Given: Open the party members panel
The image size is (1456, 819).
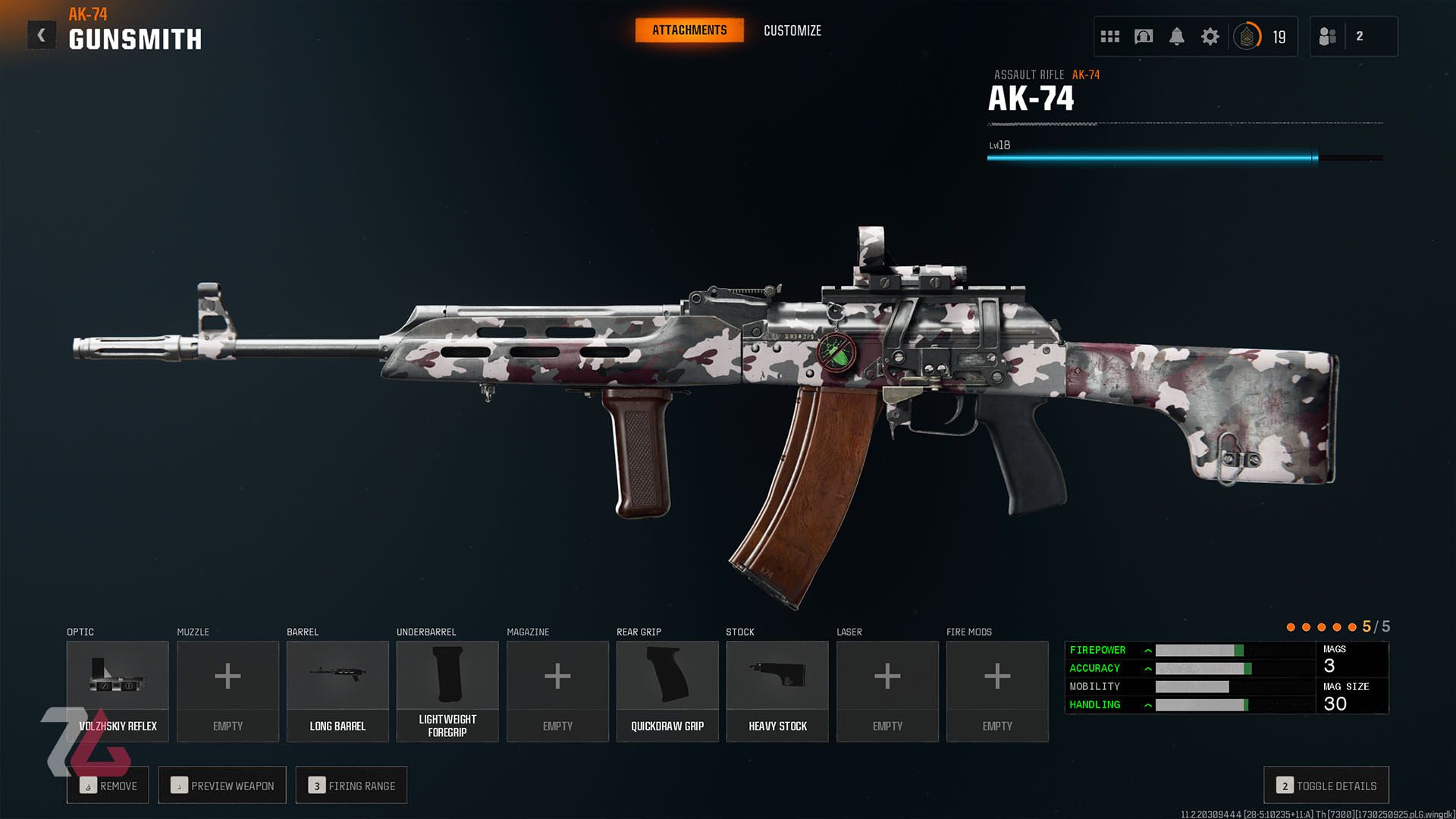Looking at the screenshot, I should coord(1352,36).
